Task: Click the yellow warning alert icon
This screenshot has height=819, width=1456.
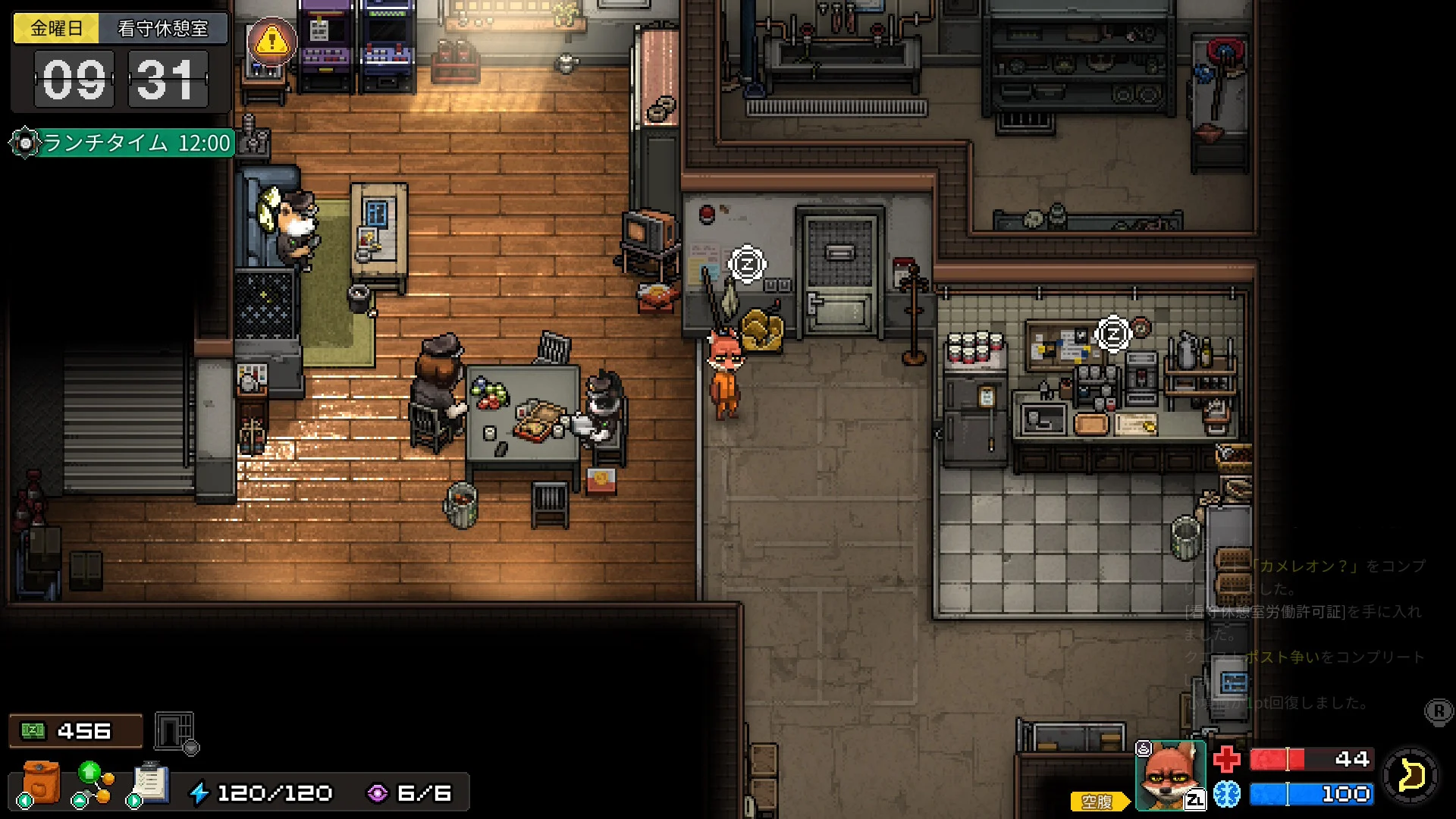Action: tap(272, 40)
